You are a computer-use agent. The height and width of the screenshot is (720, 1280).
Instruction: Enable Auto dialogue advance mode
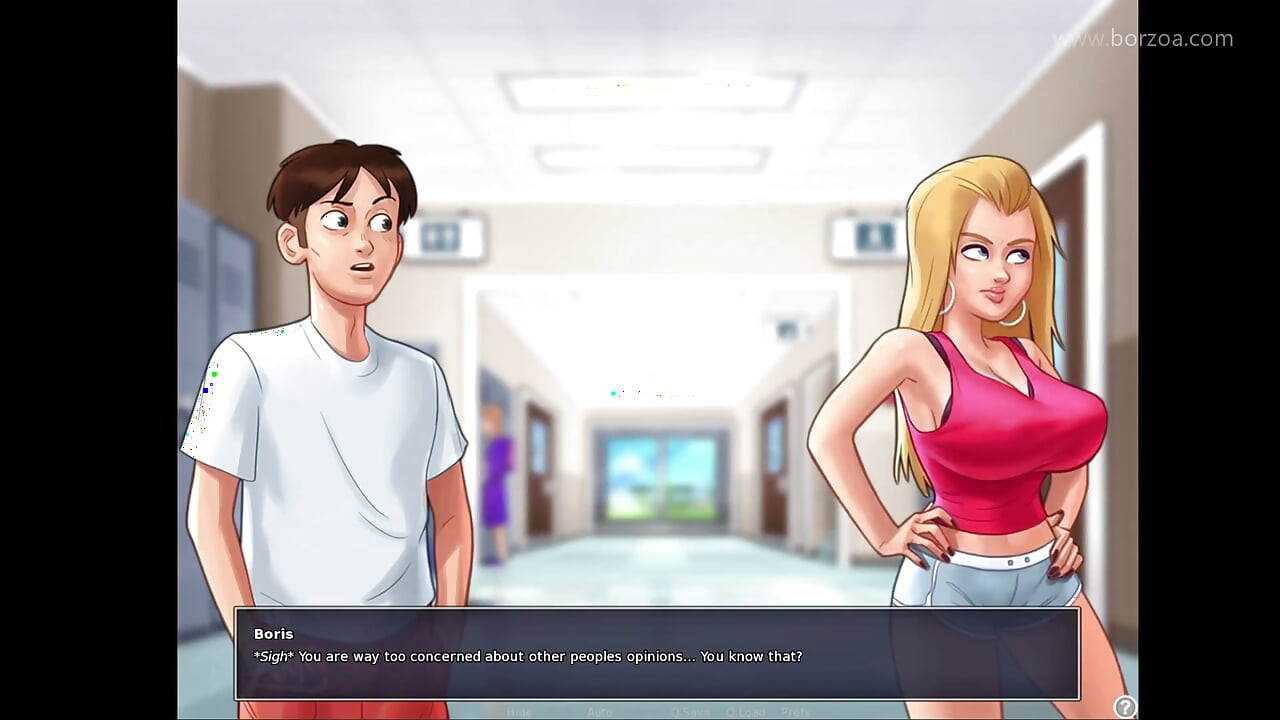(x=600, y=711)
